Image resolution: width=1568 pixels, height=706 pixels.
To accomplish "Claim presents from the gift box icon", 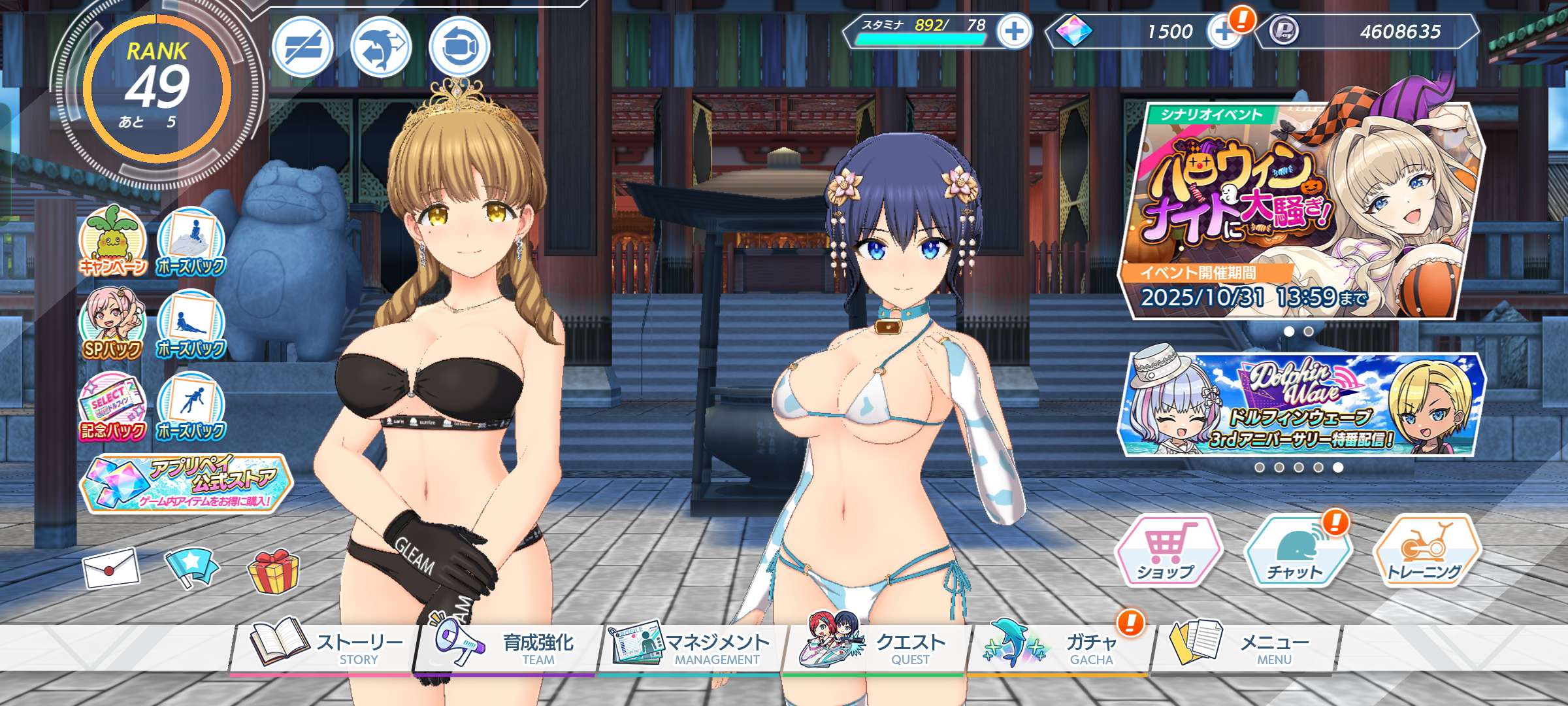I will coord(273,571).
